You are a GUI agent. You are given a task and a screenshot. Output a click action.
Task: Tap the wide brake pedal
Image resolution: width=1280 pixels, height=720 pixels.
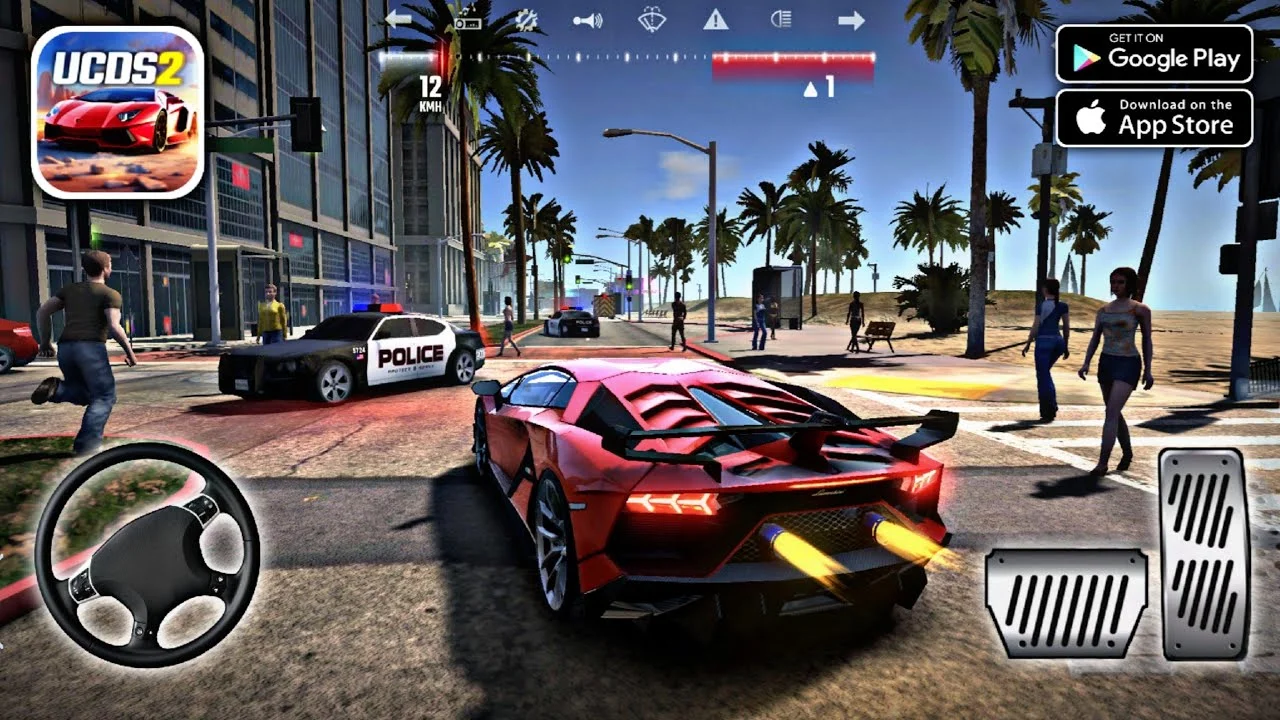[1066, 603]
